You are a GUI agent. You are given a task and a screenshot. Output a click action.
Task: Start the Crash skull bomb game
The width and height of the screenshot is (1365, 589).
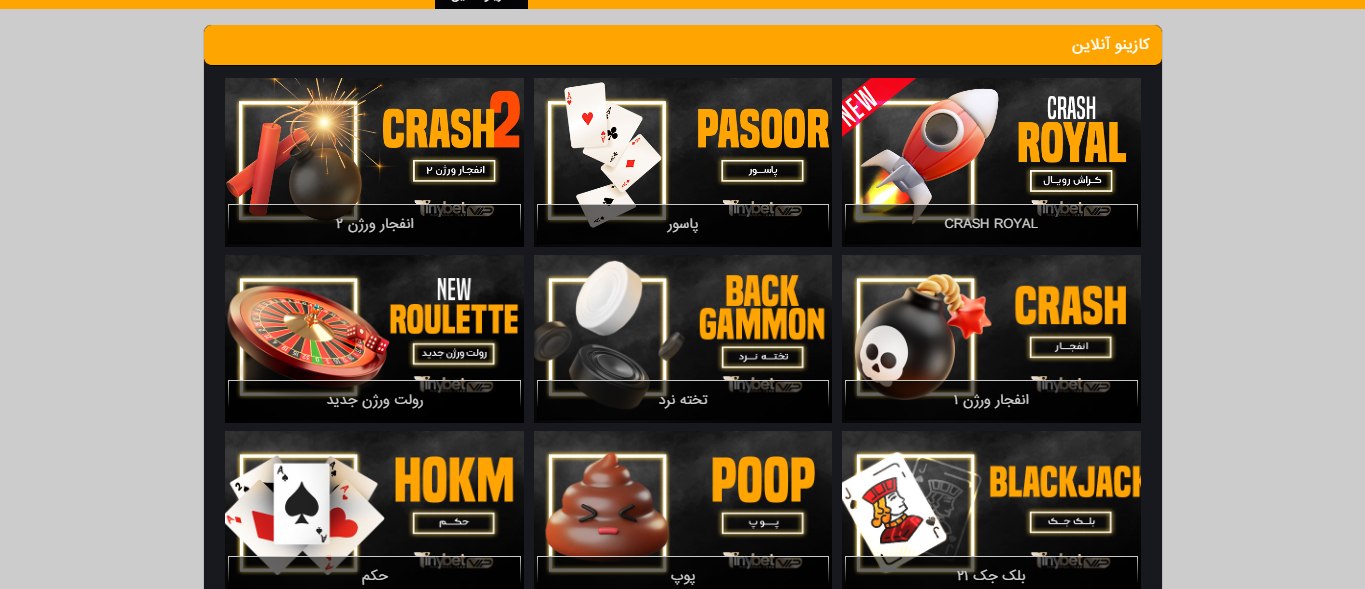991,338
